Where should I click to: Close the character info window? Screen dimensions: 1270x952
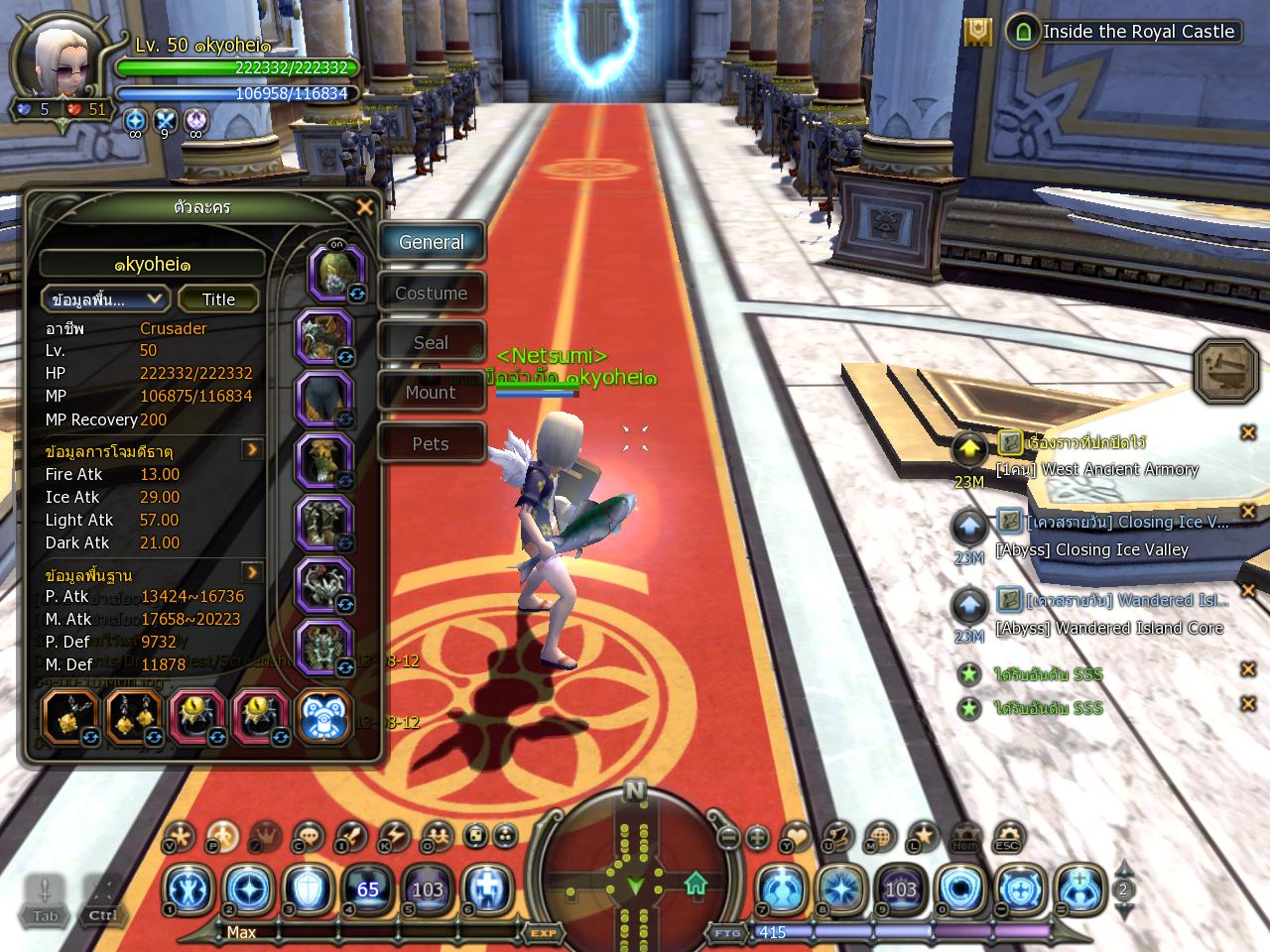pos(365,207)
